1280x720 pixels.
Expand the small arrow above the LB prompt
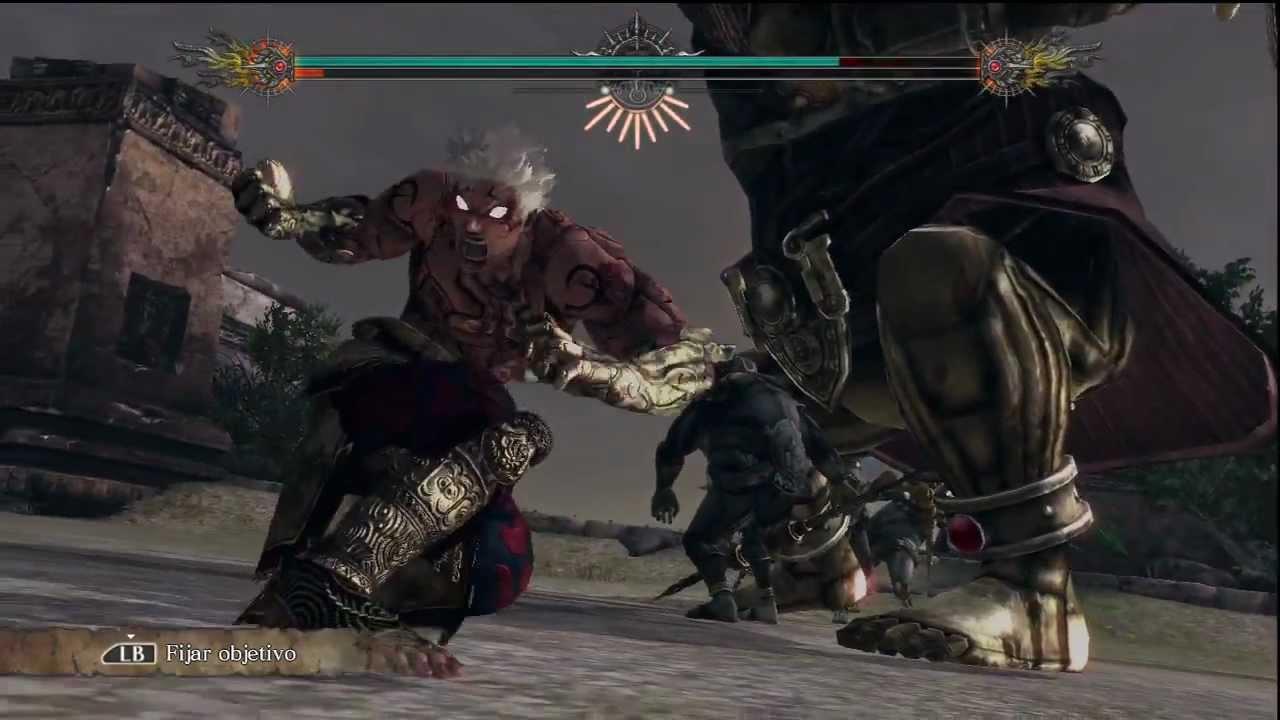click(131, 638)
